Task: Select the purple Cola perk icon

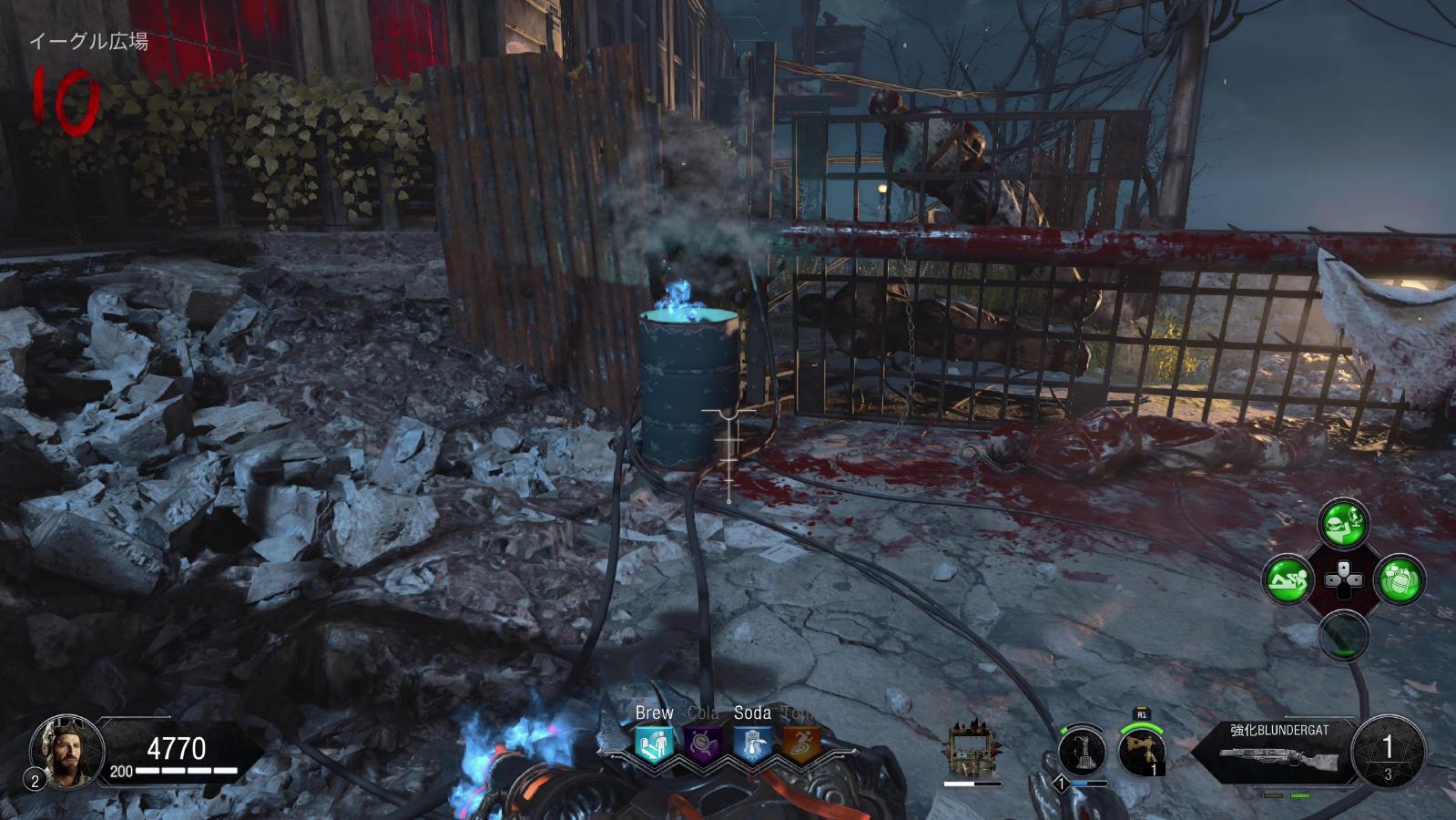Action: 703,744
